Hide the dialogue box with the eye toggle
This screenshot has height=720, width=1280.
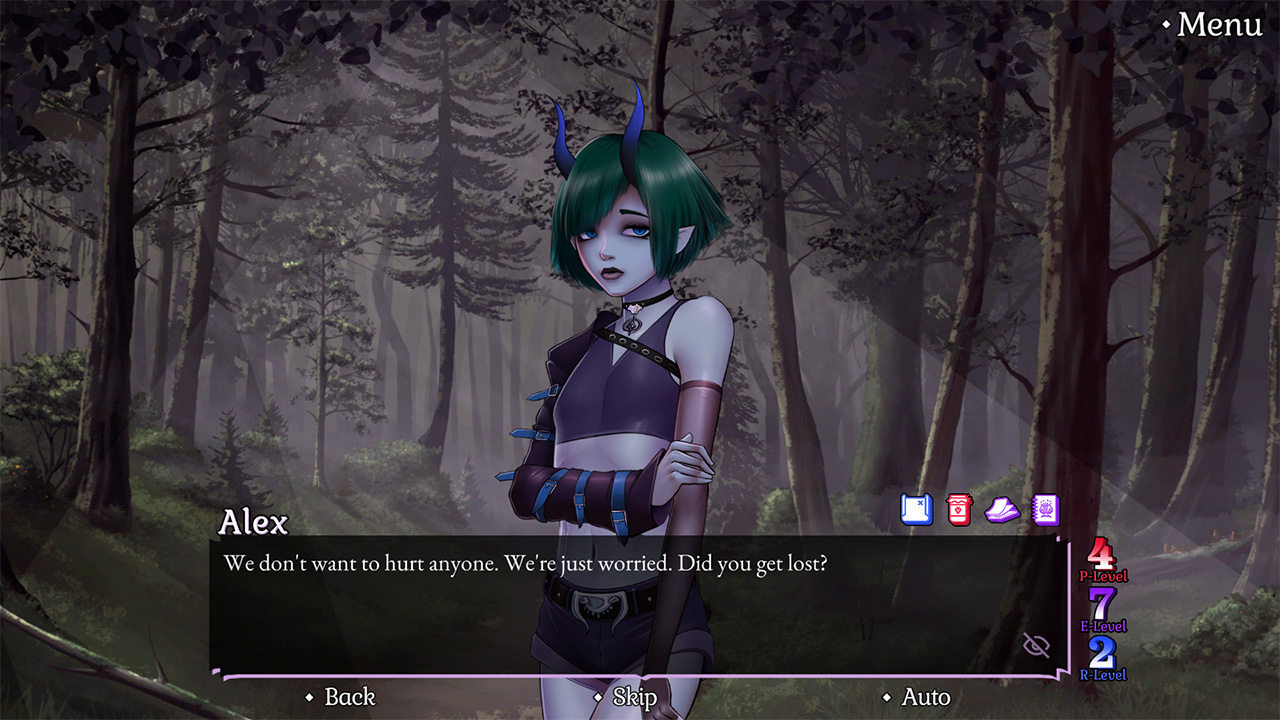pos(1036,645)
